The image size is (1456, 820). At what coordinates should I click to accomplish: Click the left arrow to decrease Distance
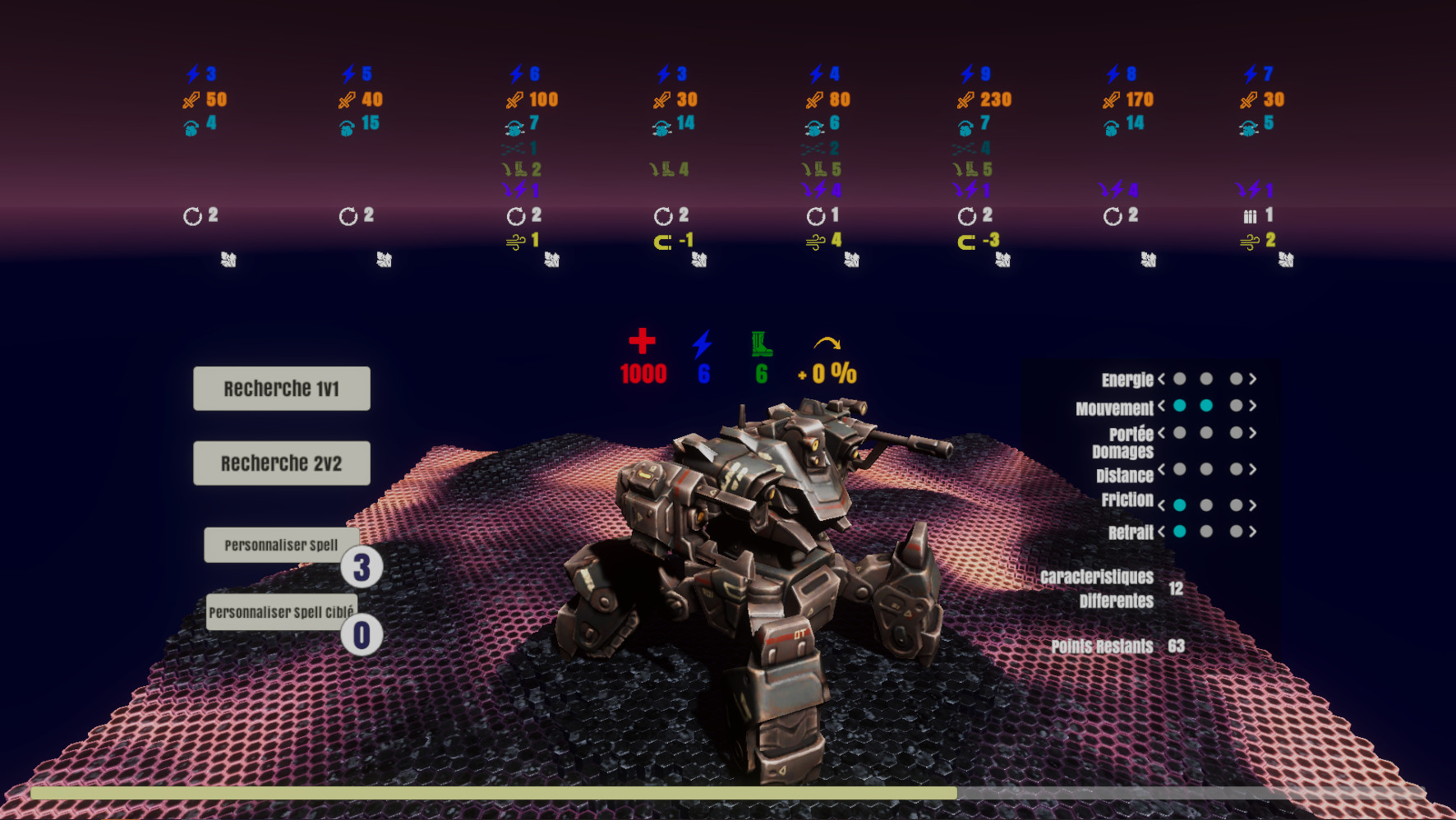pyautogui.click(x=1162, y=469)
